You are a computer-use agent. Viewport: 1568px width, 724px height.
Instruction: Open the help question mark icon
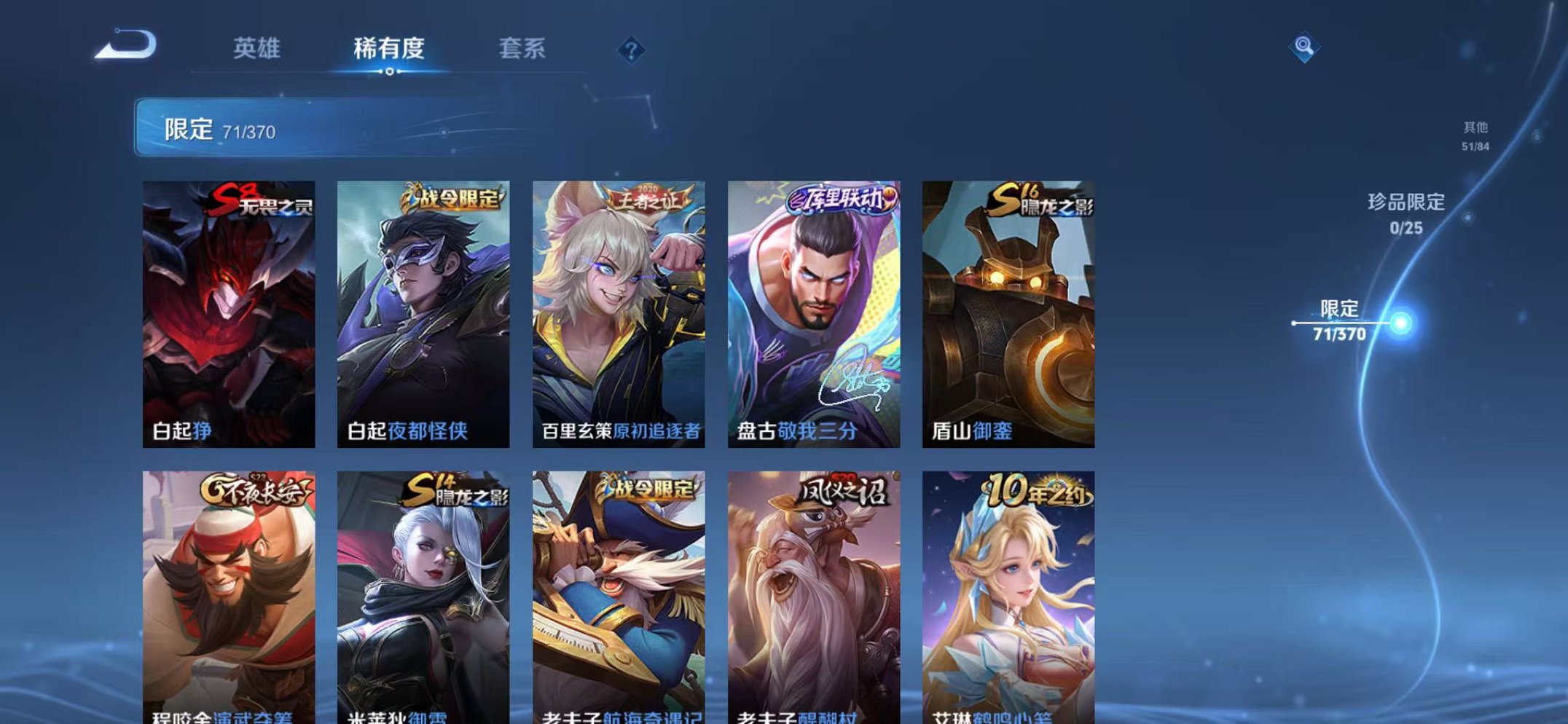632,50
